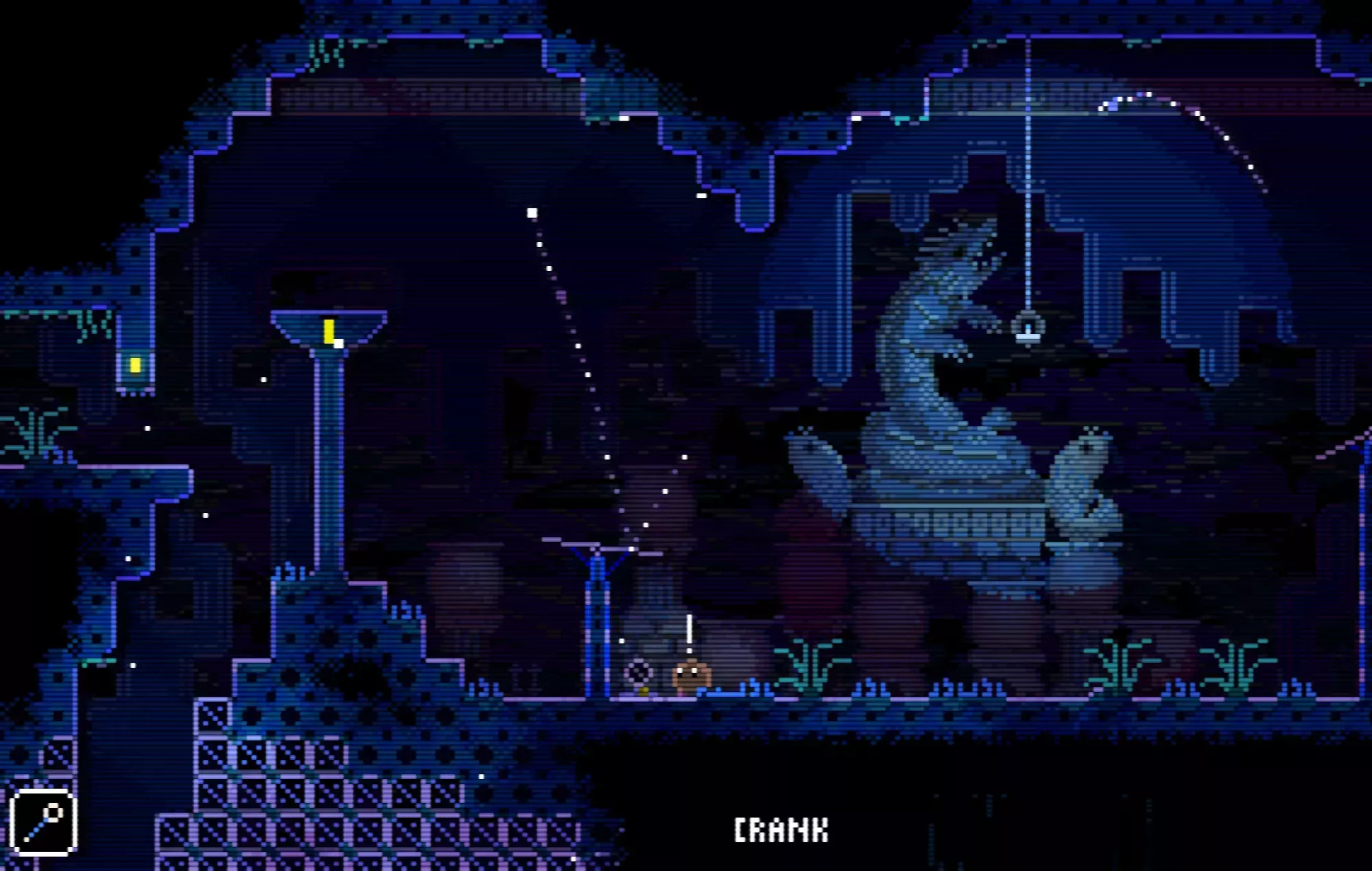The width and height of the screenshot is (1372, 871).
Task: Click the snake statue's head
Action: click(x=960, y=254)
